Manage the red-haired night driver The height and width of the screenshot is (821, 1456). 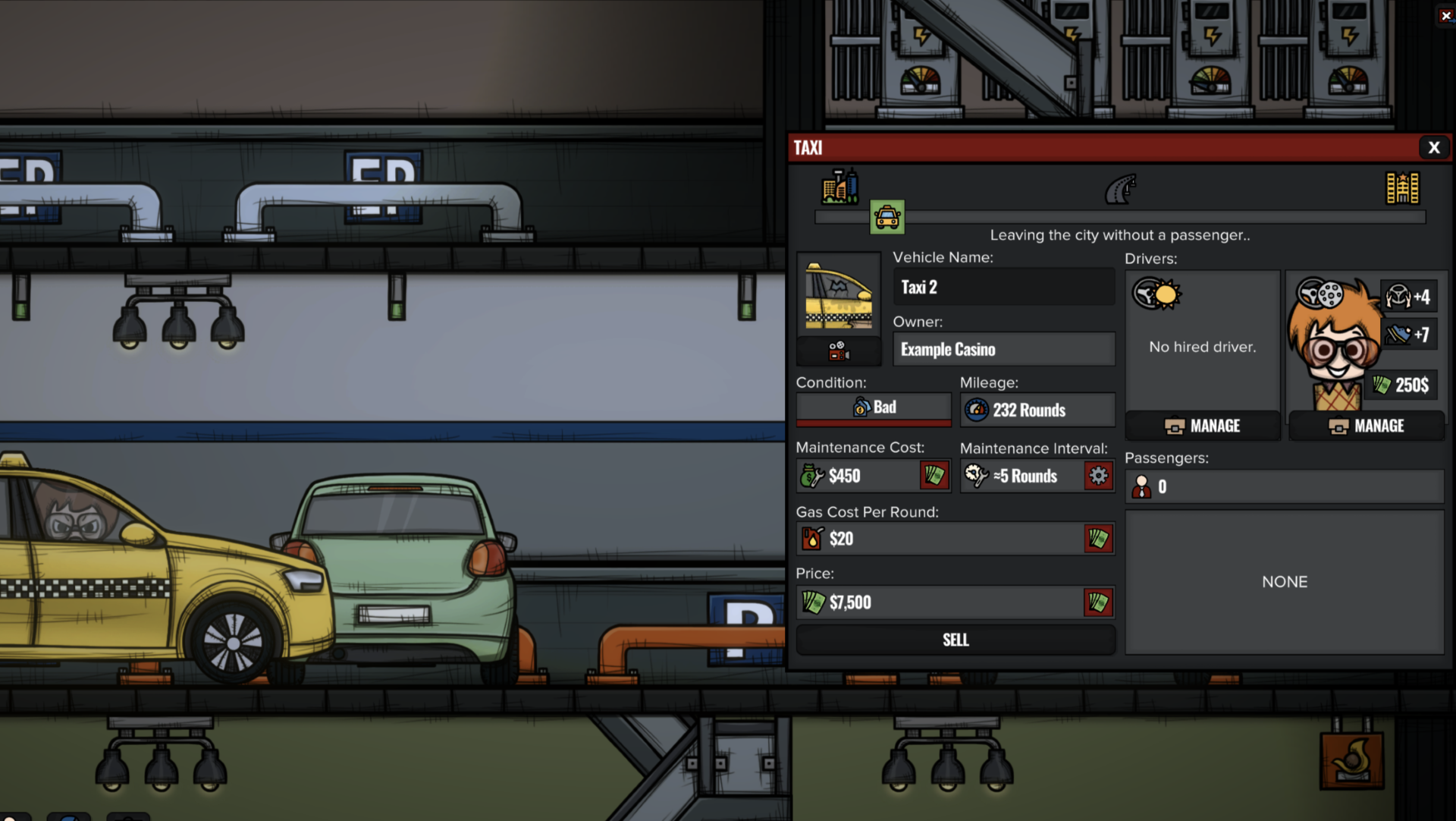tap(1367, 426)
